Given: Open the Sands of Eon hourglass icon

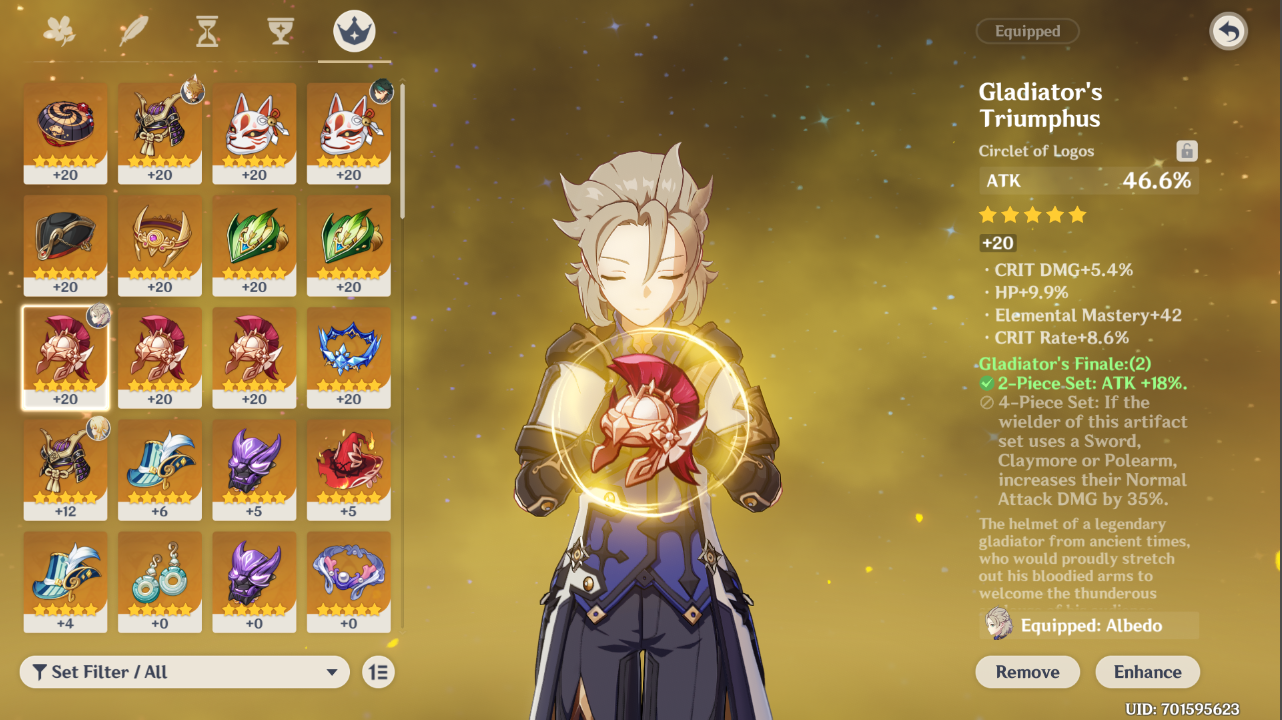Looking at the screenshot, I should 205,31.
